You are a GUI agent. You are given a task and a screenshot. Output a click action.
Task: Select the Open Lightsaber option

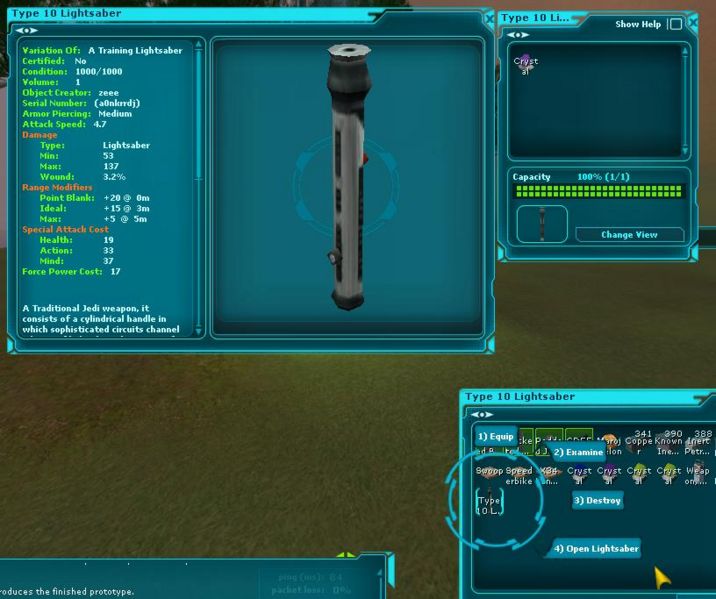(596, 549)
